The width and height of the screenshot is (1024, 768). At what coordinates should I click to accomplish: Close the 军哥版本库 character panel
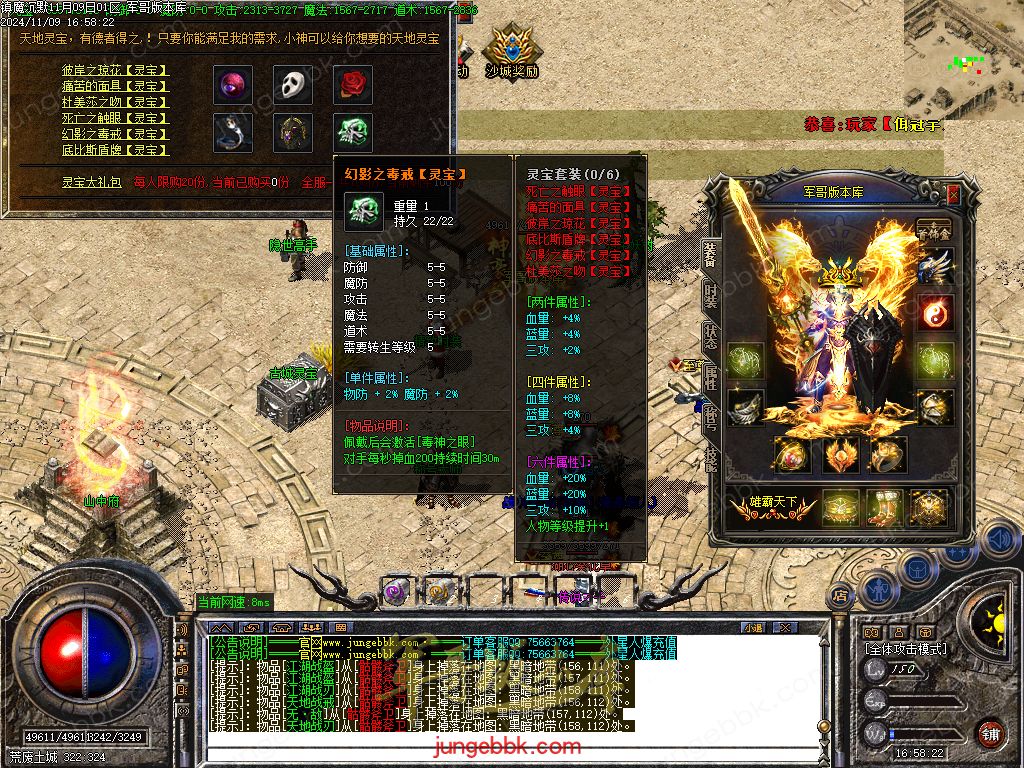(952, 195)
